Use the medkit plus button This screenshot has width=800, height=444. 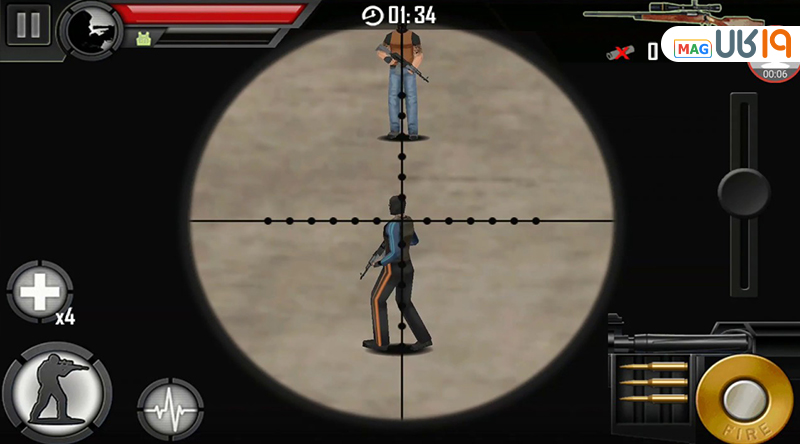pos(40,293)
